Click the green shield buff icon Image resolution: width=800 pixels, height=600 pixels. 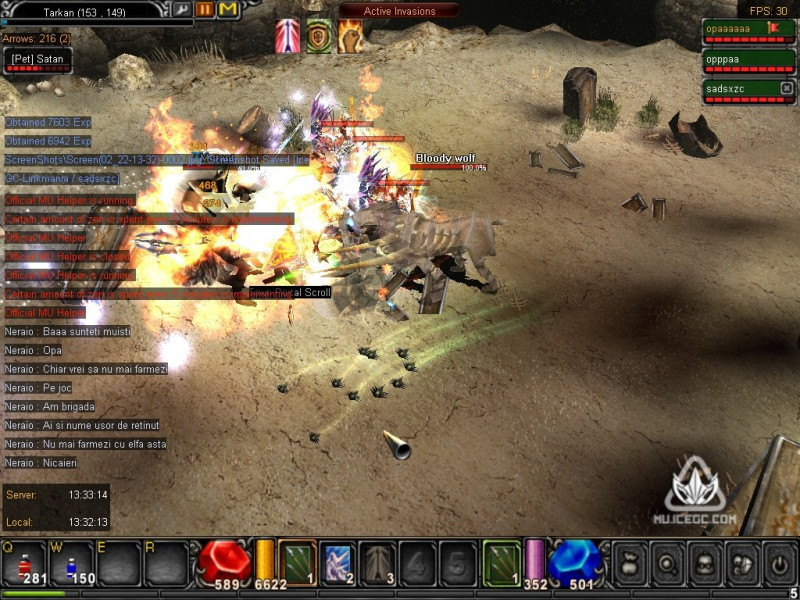(319, 36)
